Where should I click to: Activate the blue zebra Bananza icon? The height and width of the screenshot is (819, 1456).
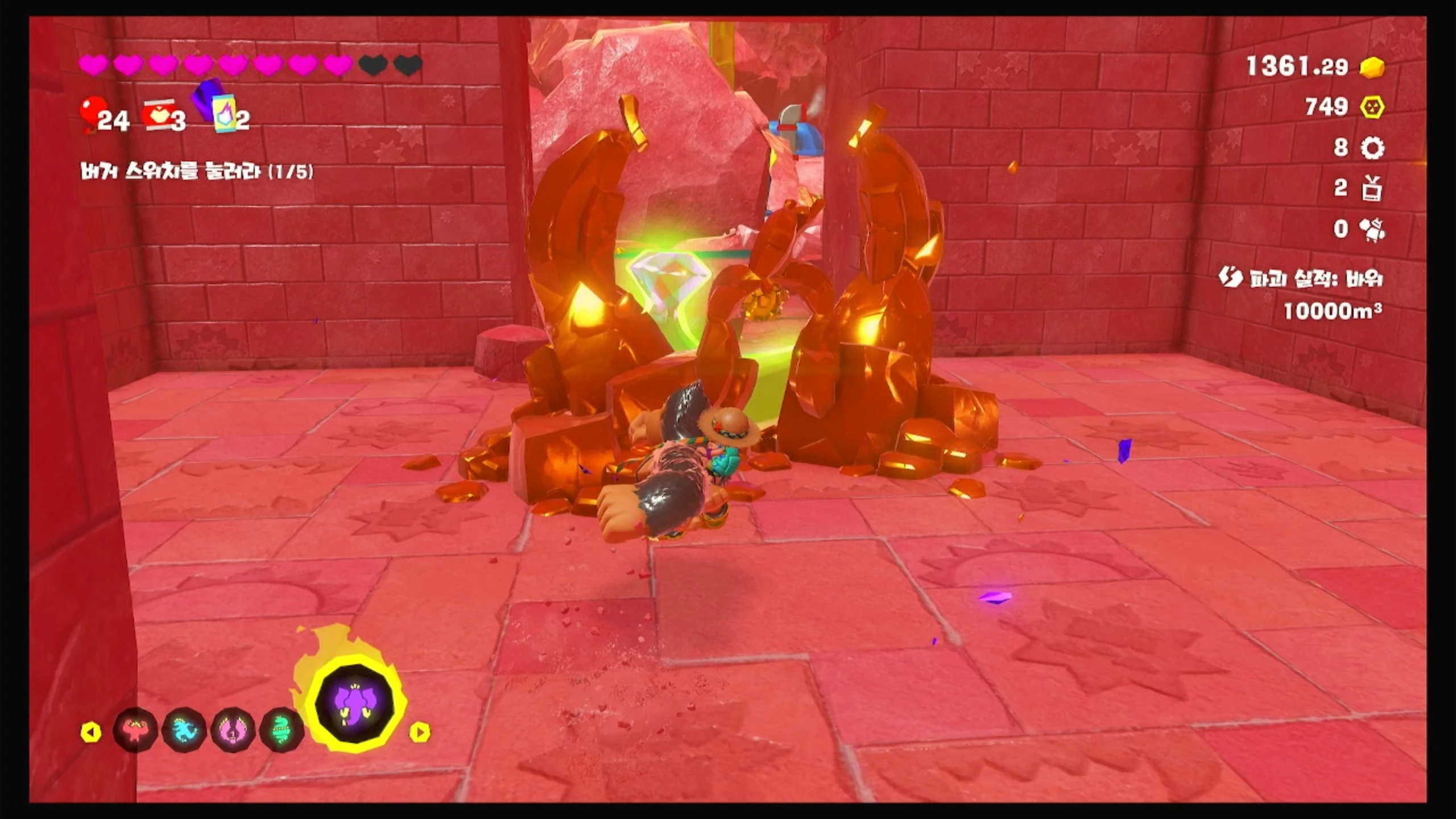pos(184,731)
